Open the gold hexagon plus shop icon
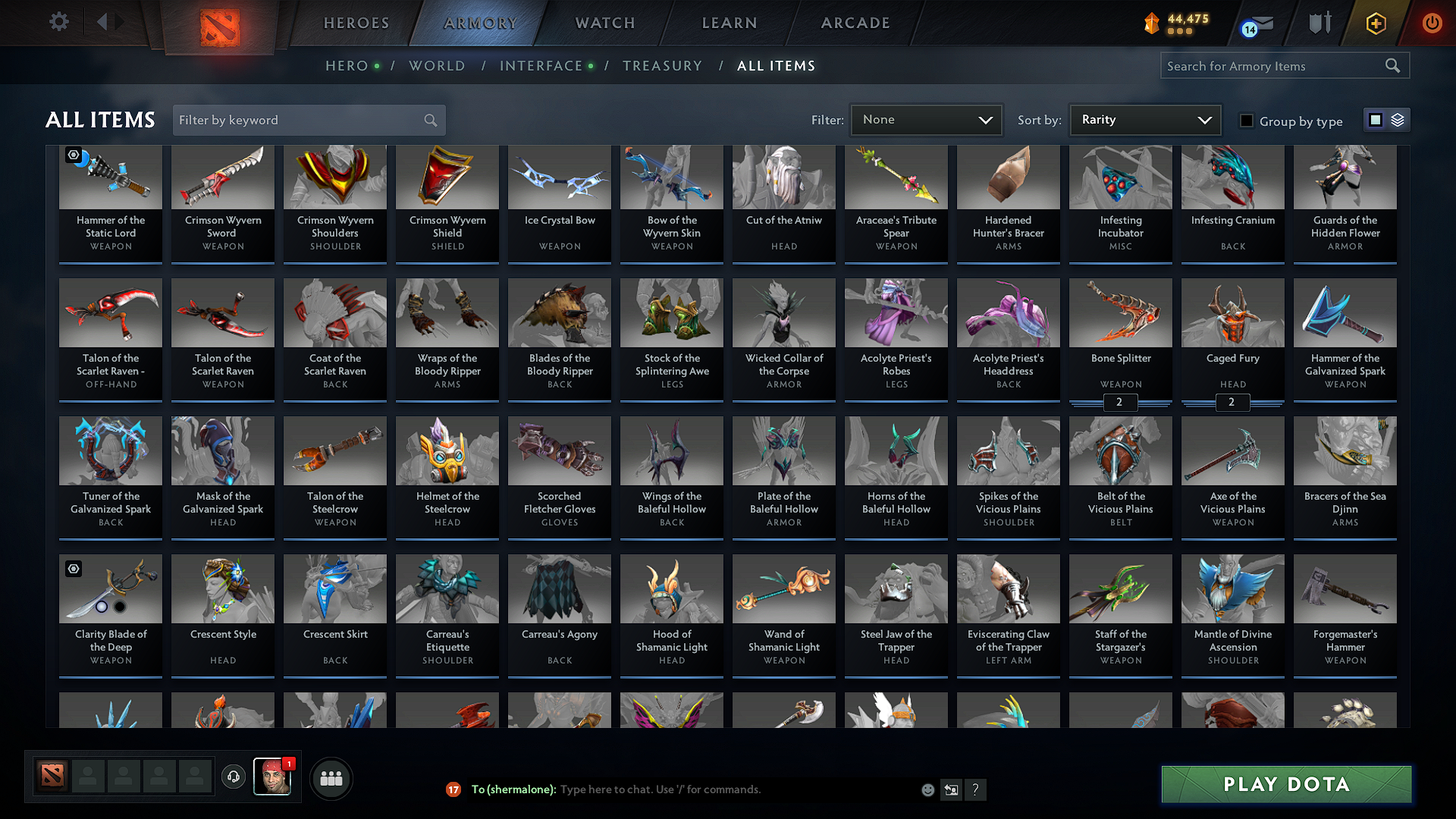Image resolution: width=1456 pixels, height=819 pixels. pos(1375,23)
